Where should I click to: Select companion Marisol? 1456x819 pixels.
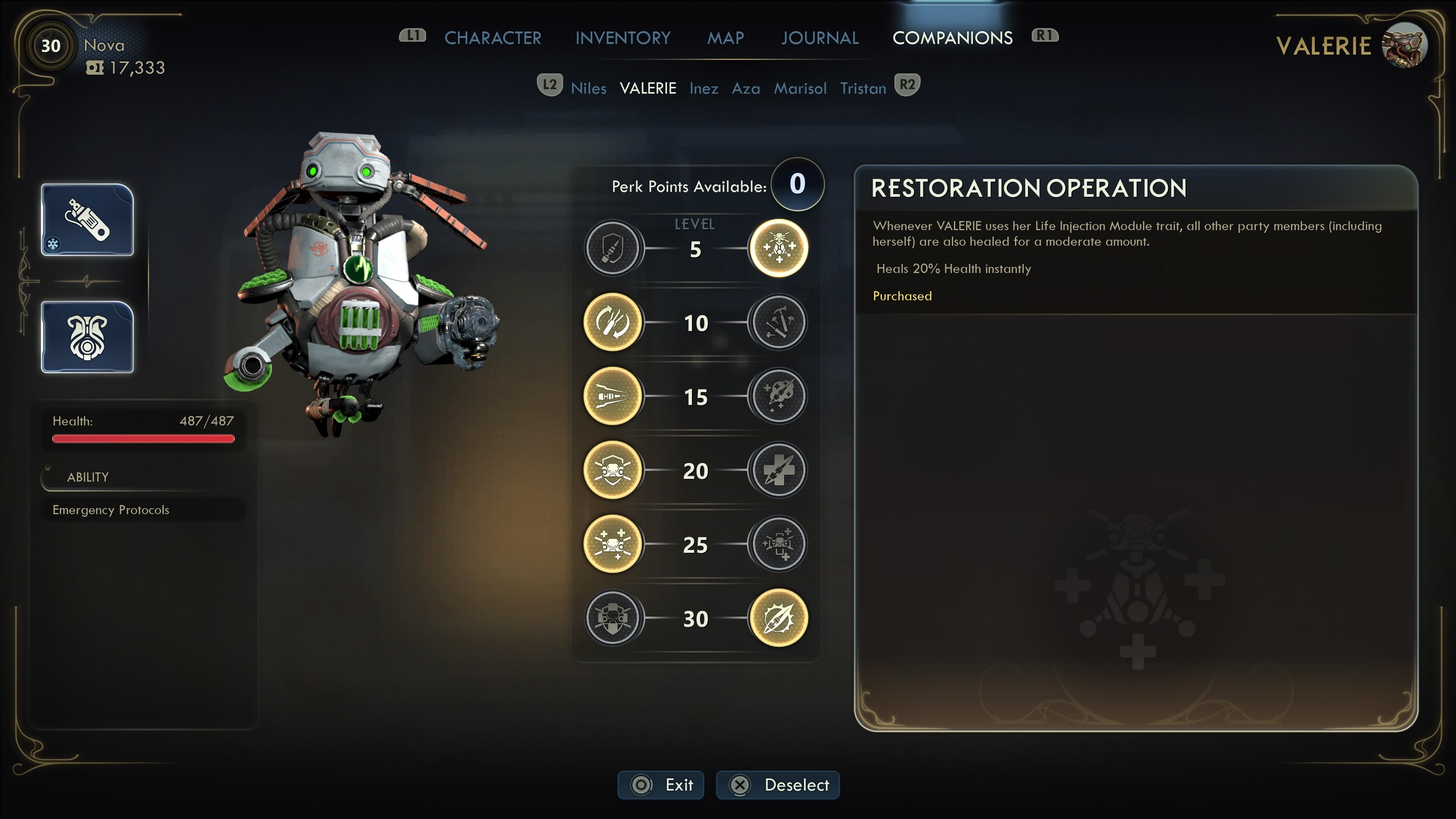coord(800,88)
